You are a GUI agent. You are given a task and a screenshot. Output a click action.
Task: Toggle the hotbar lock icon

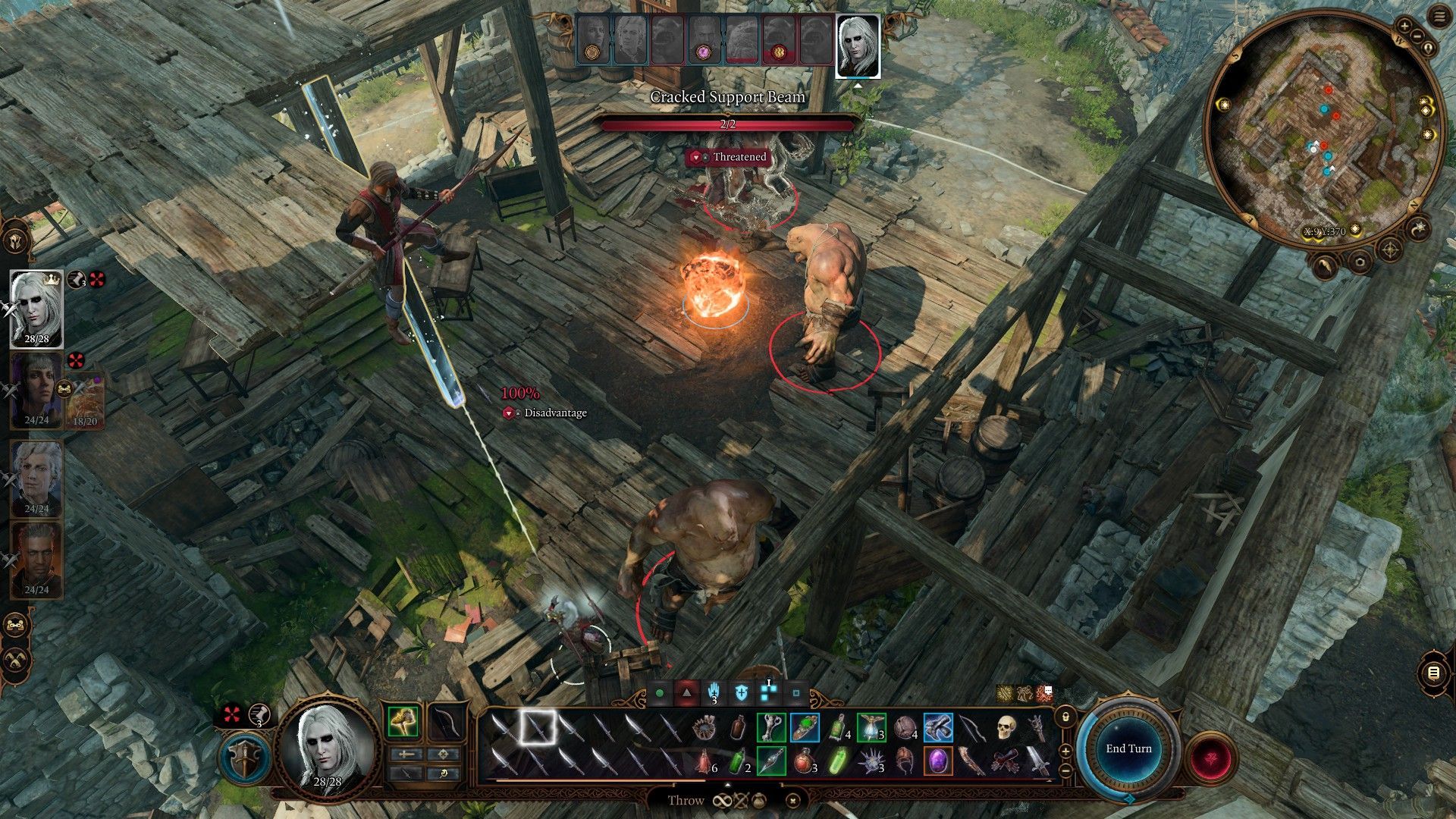pos(1065,717)
